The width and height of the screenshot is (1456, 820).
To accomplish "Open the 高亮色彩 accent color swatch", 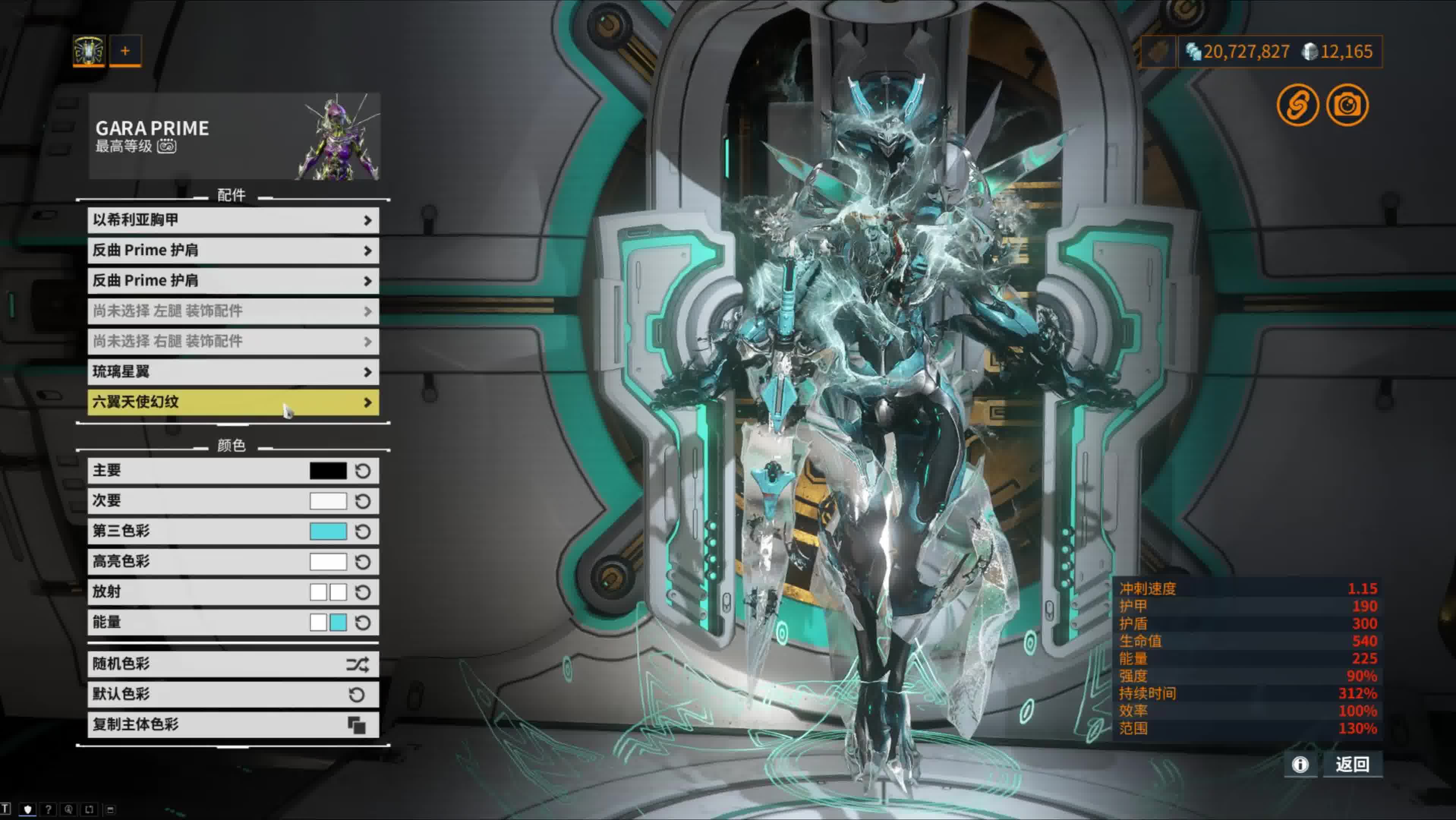I will (x=328, y=562).
